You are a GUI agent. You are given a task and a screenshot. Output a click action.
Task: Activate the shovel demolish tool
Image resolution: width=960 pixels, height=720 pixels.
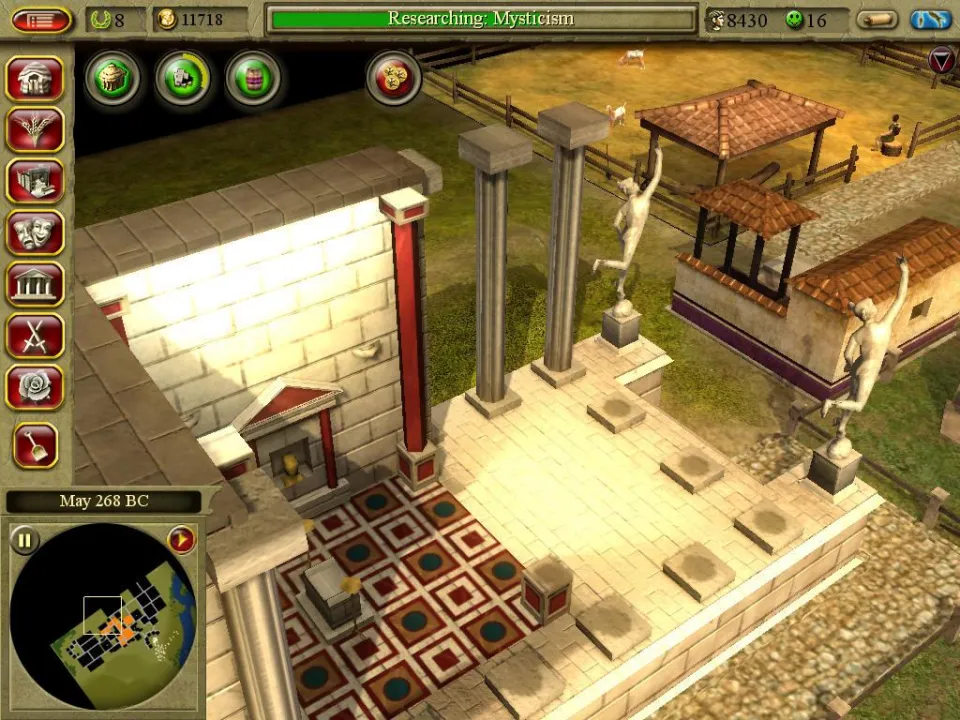(x=35, y=445)
